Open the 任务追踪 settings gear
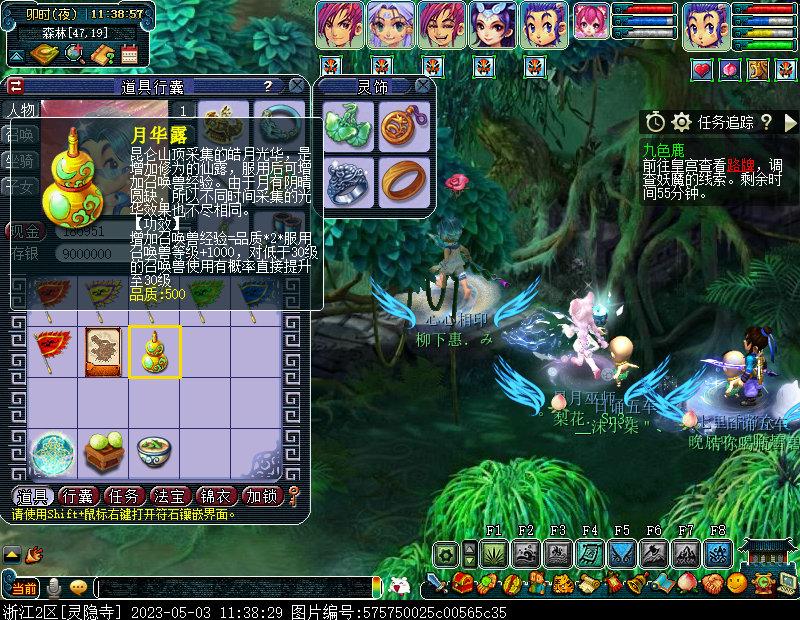The image size is (800, 620). pyautogui.click(x=682, y=122)
